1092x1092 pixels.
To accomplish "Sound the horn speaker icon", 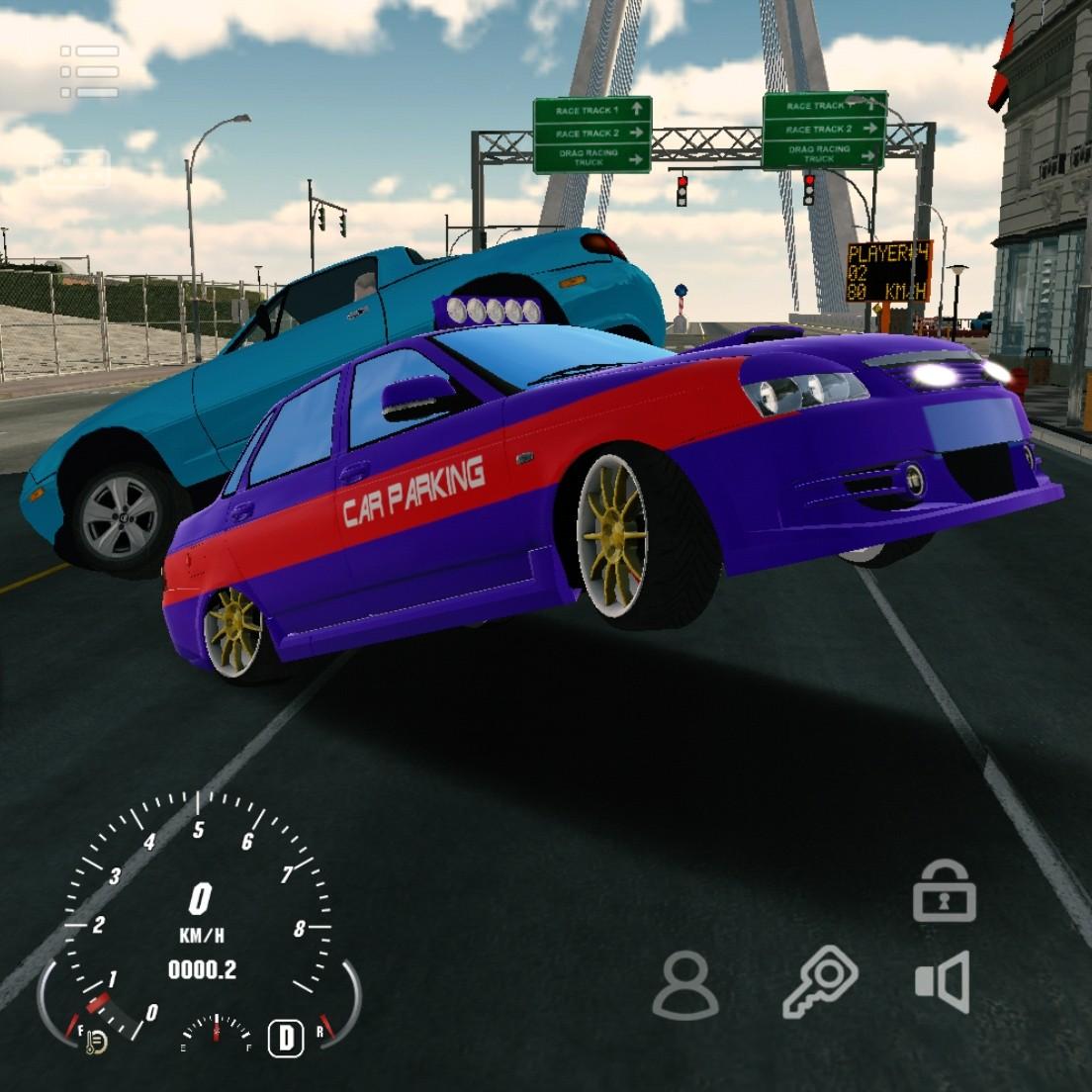I will 943,983.
